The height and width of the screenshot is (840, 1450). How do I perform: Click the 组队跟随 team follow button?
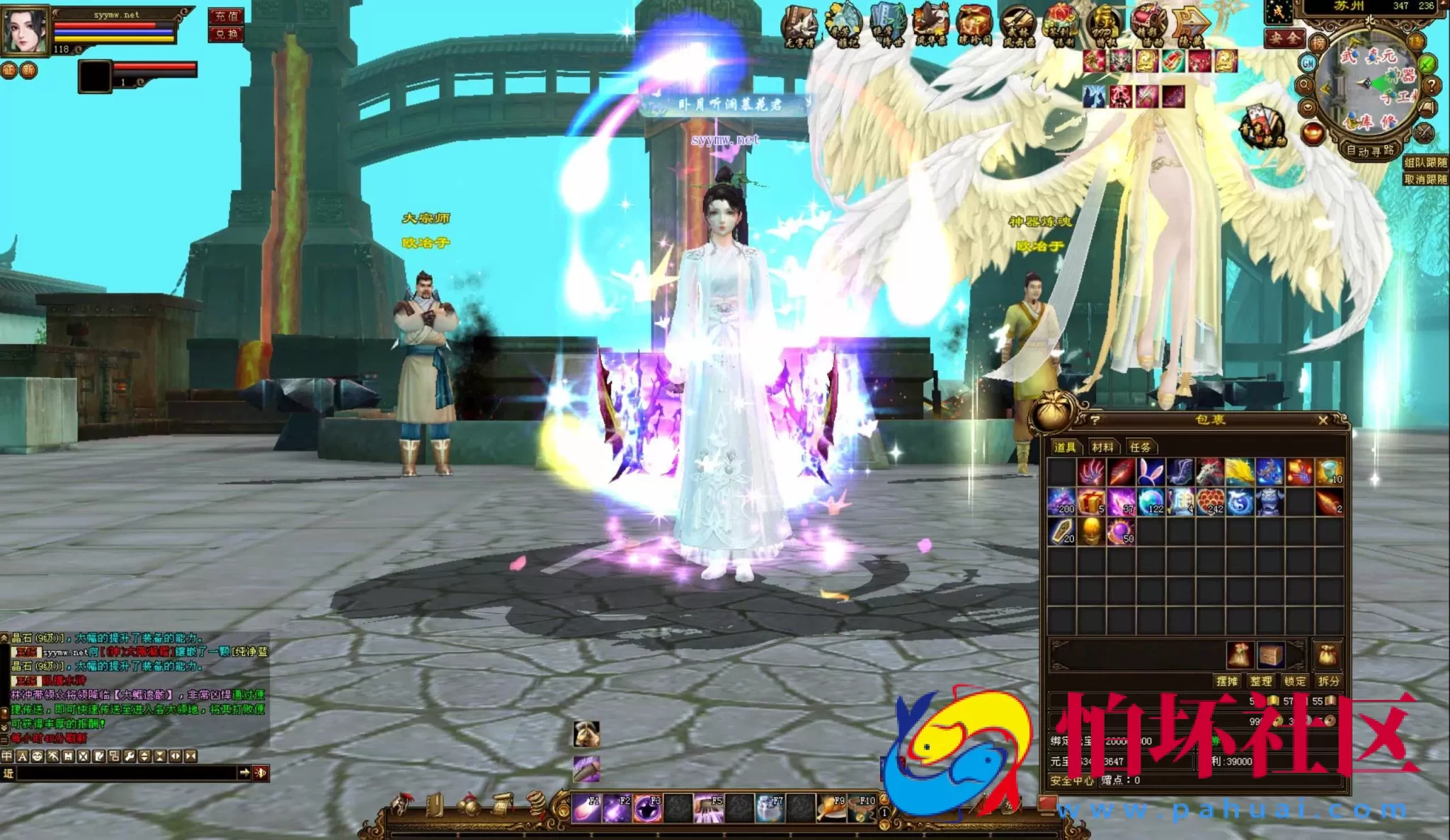click(x=1425, y=163)
